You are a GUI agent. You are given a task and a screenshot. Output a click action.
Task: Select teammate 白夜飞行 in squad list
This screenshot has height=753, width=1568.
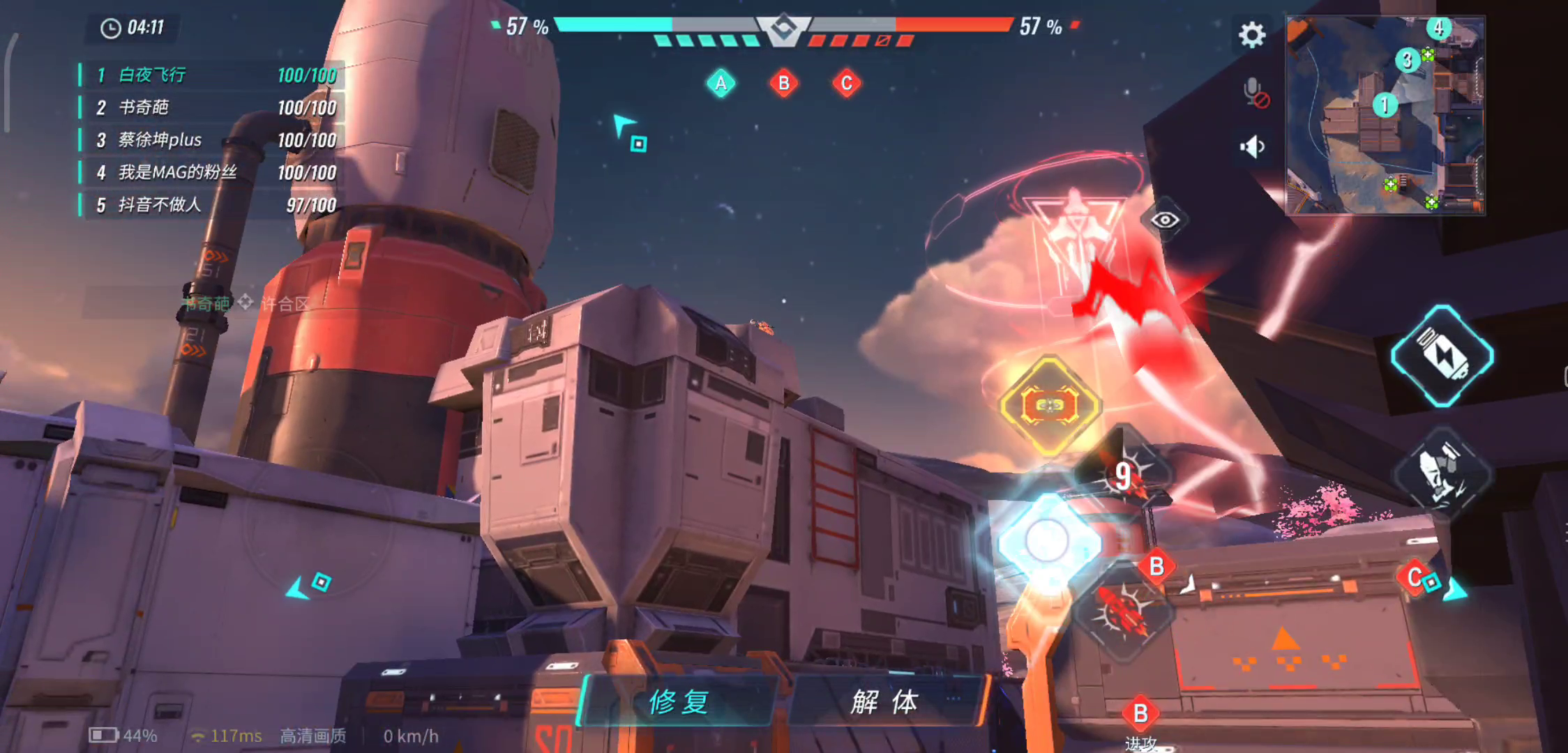pyautogui.click(x=209, y=75)
